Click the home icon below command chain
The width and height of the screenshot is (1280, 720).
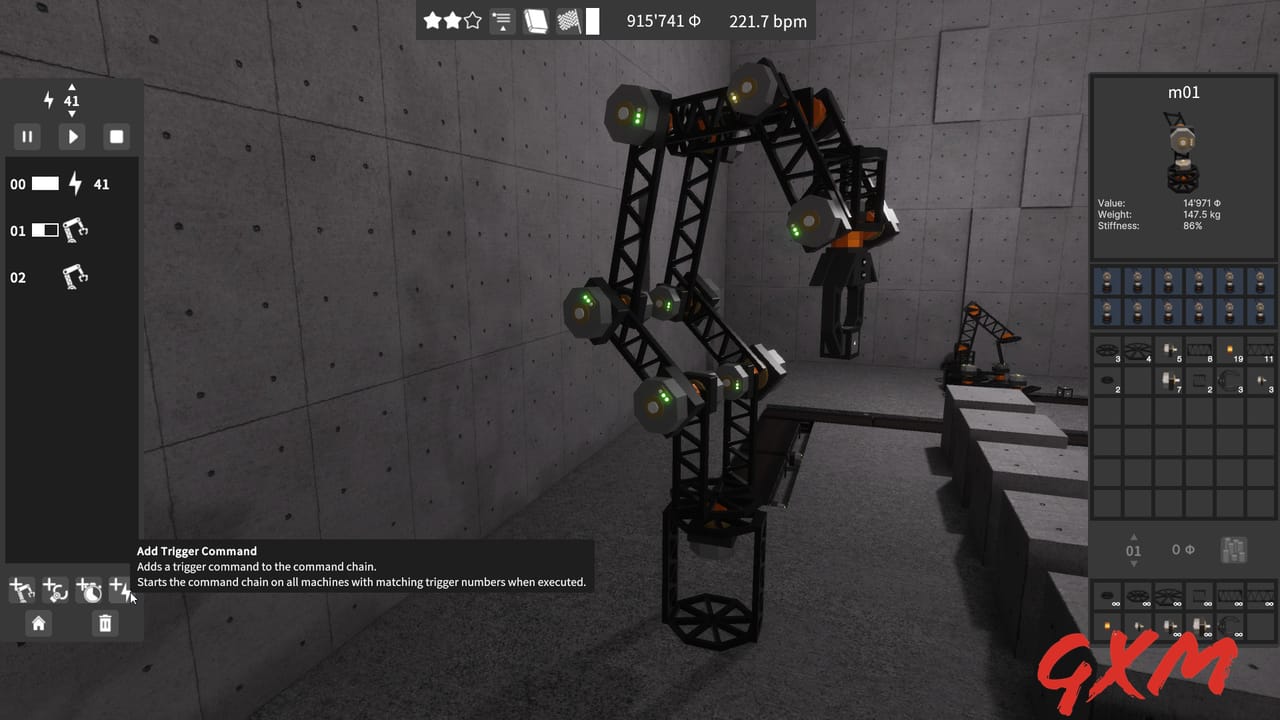coord(38,623)
